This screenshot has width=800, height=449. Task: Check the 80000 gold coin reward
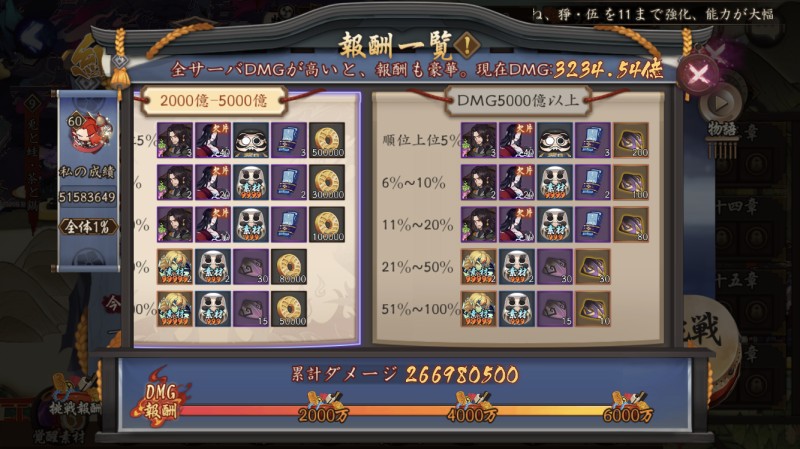[x=291, y=267]
